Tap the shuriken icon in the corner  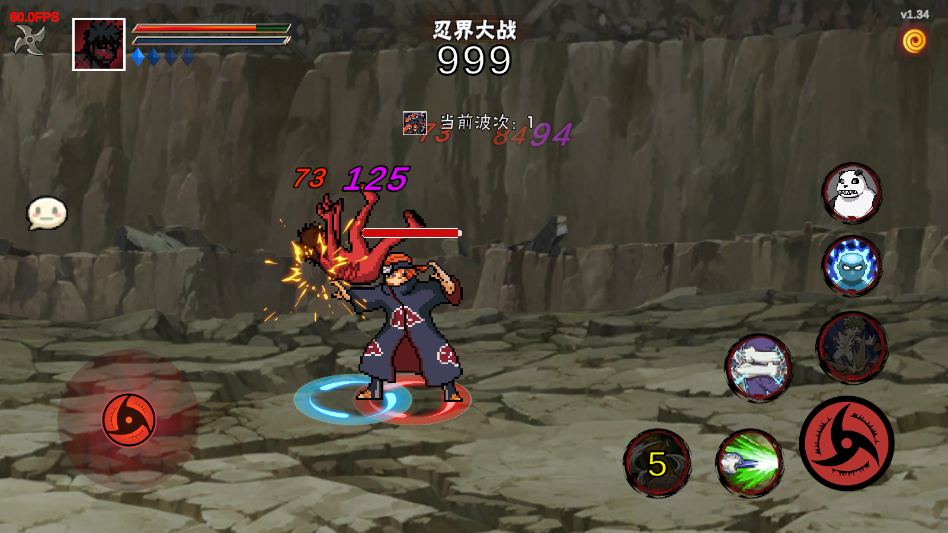pos(29,40)
